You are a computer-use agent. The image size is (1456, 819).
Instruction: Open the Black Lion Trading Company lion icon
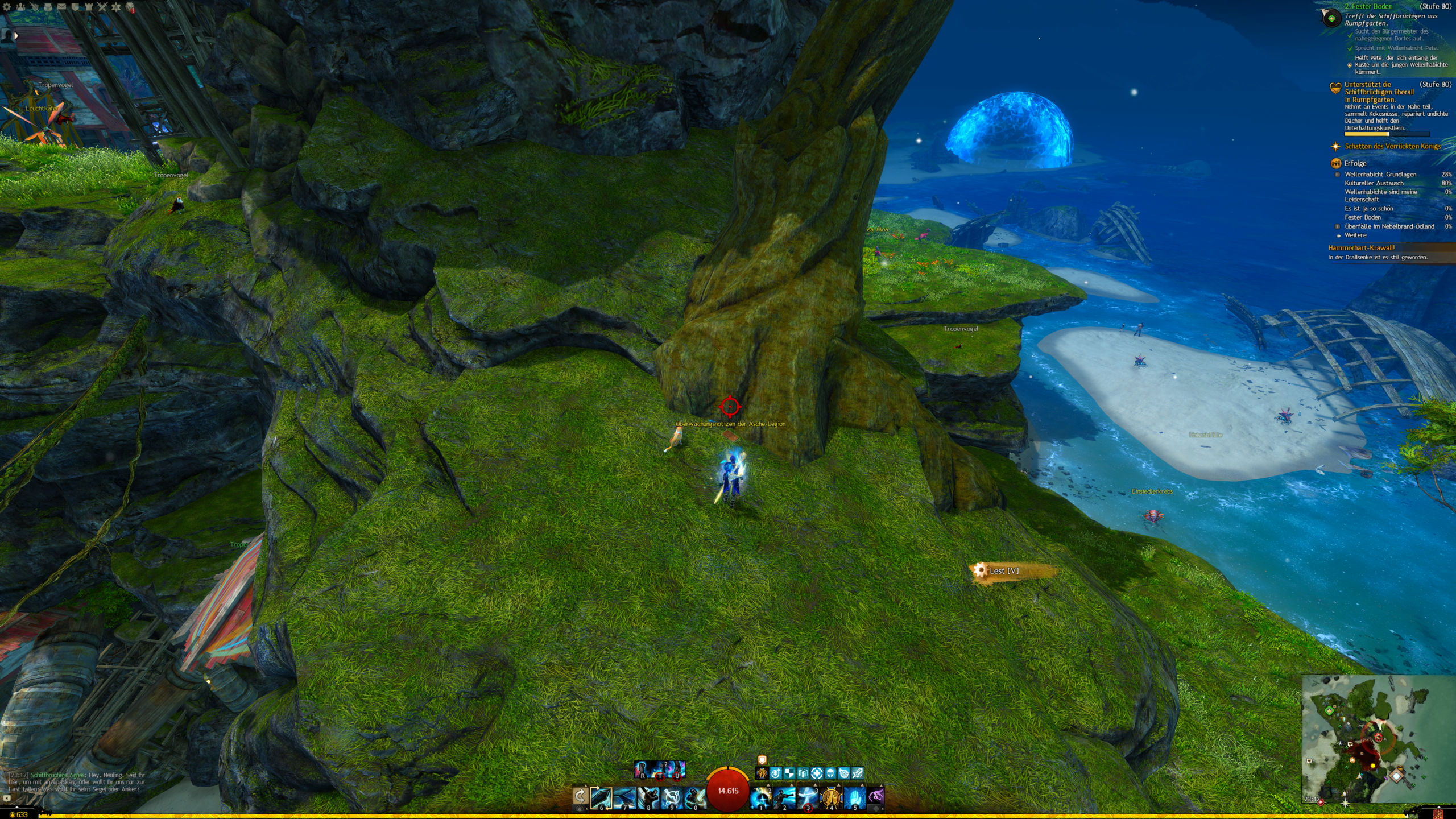130,7
